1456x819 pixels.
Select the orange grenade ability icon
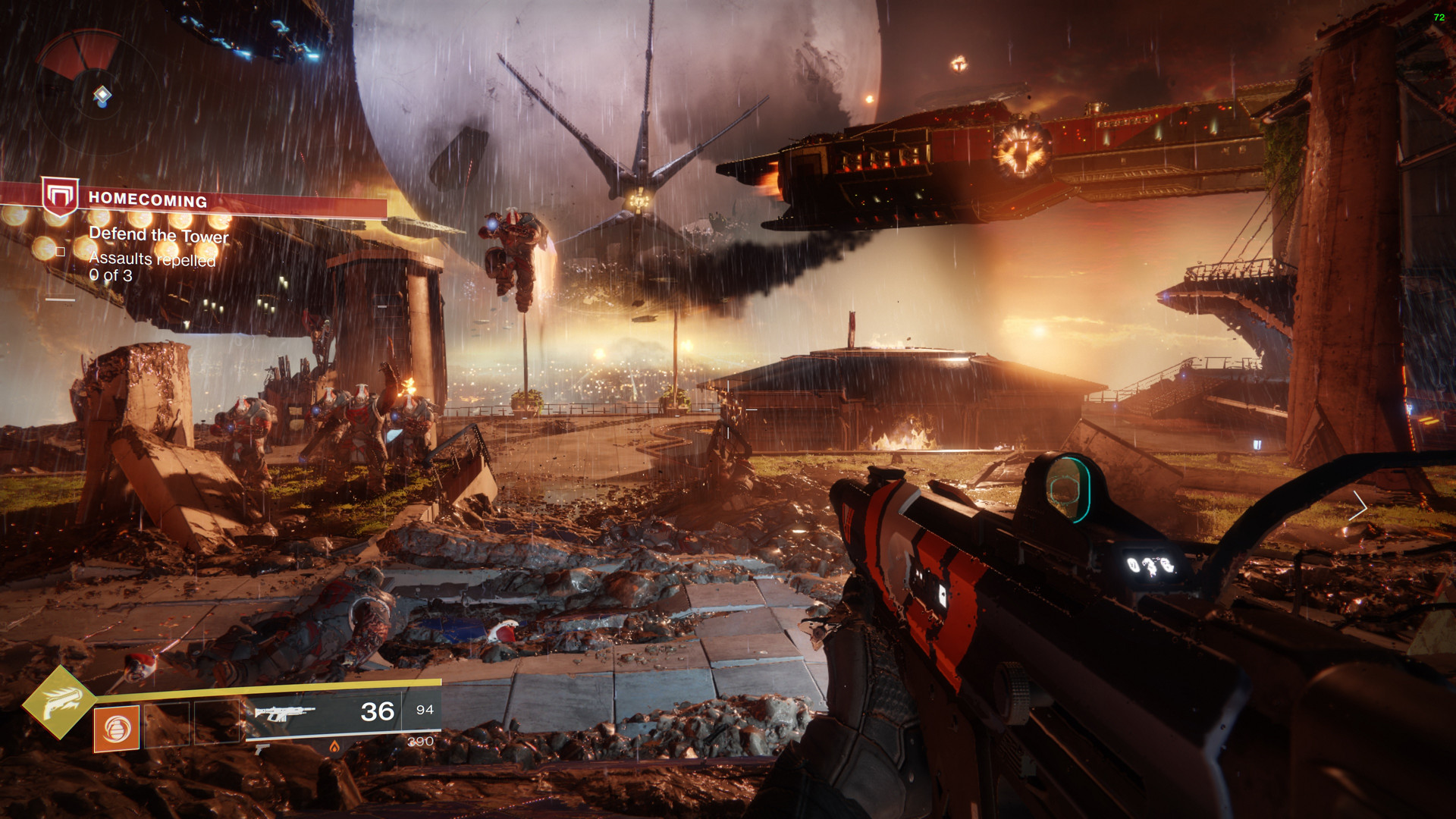point(117,729)
